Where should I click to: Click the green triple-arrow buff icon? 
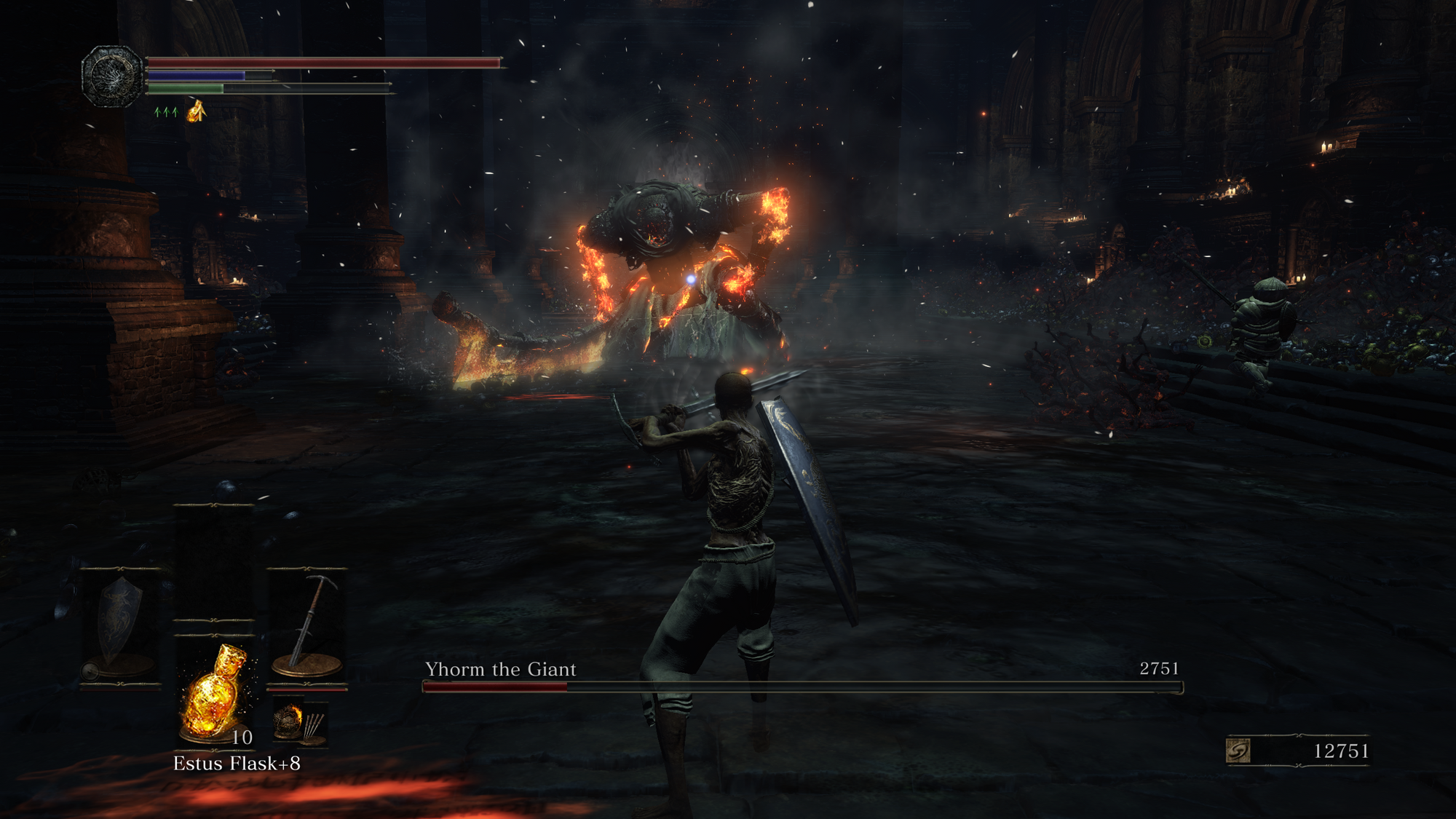pos(166,112)
